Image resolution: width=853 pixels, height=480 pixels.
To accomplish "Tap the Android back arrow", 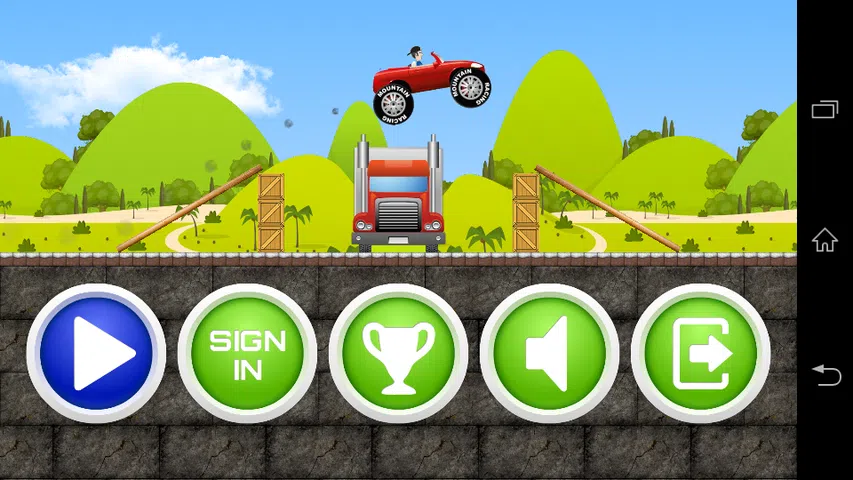I will click(x=825, y=374).
